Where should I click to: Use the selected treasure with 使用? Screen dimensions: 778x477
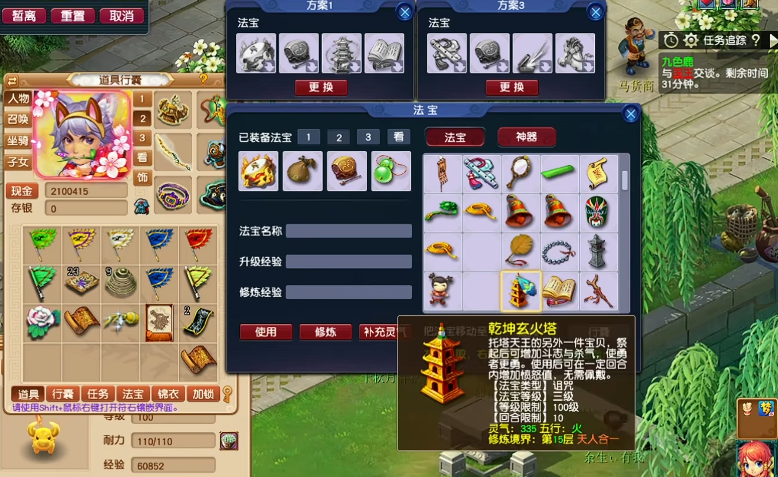(x=266, y=332)
